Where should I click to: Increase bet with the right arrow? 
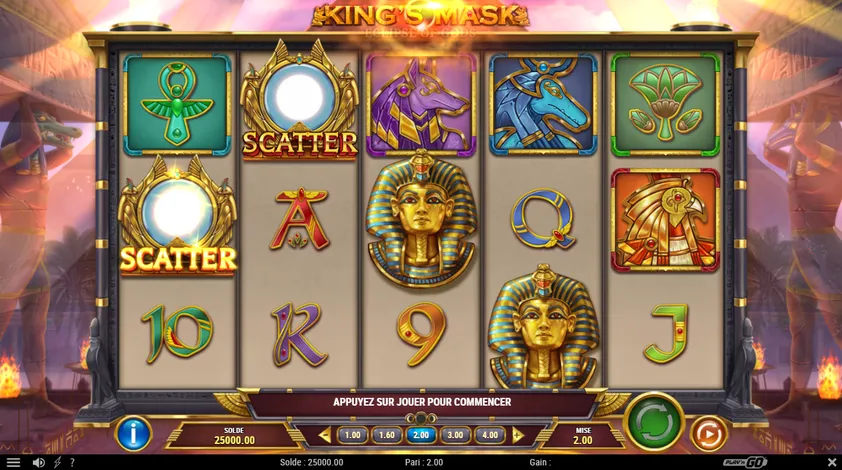pyautogui.click(x=518, y=435)
